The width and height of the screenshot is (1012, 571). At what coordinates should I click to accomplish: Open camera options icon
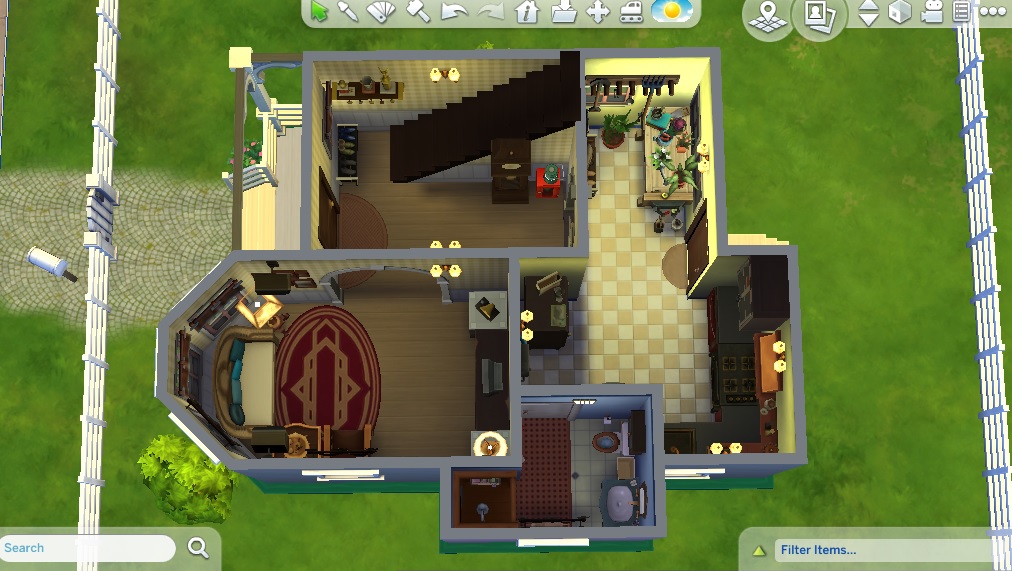pos(933,12)
